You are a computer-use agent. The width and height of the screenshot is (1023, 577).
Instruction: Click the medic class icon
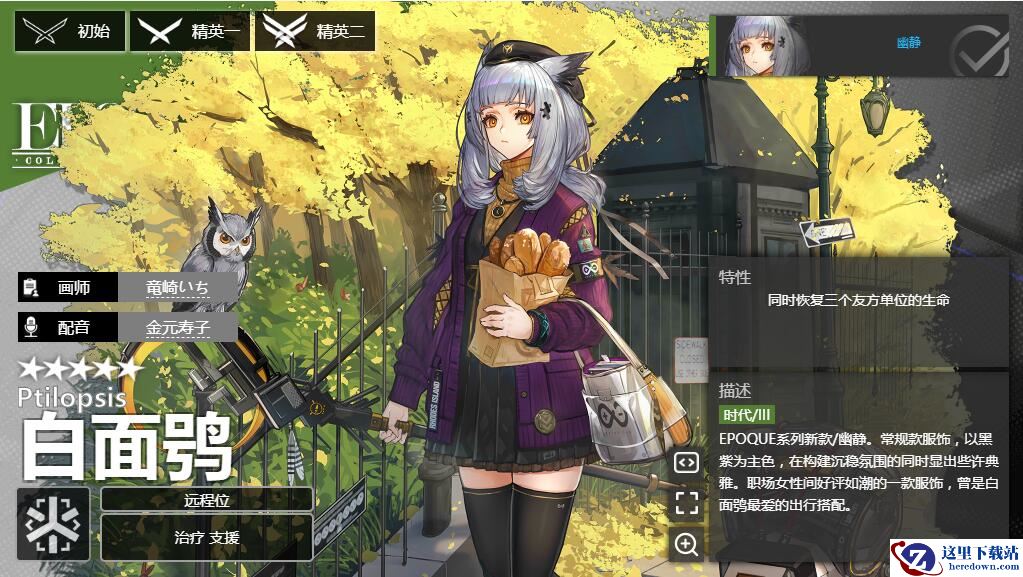coord(53,523)
